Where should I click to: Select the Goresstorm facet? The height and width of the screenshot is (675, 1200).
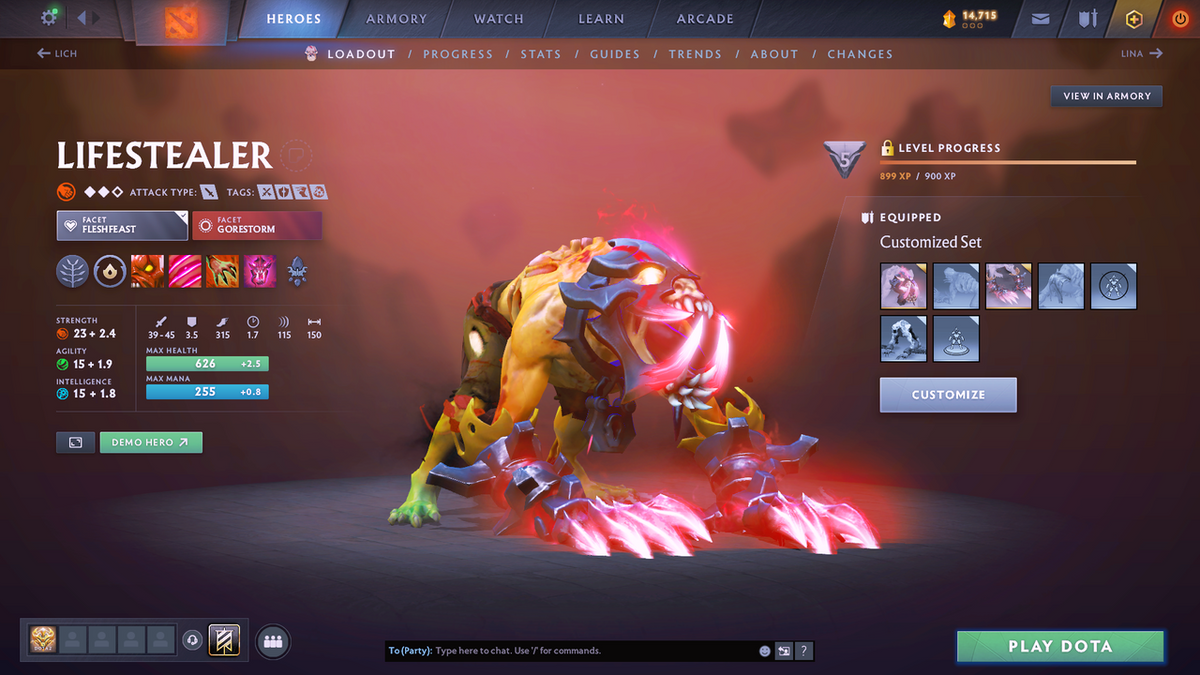coord(257,225)
